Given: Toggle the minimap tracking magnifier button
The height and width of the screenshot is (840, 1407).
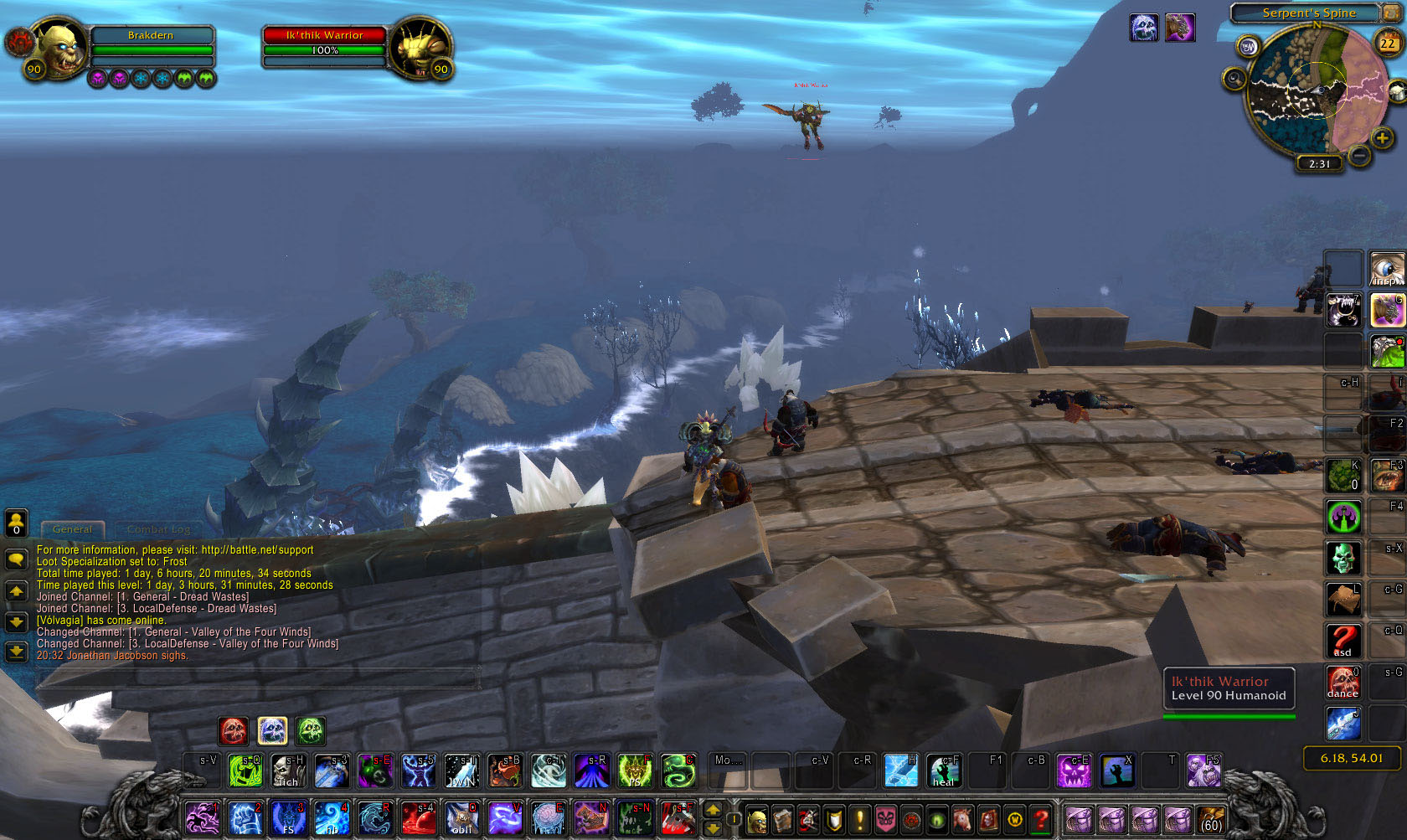Looking at the screenshot, I should (1234, 79).
